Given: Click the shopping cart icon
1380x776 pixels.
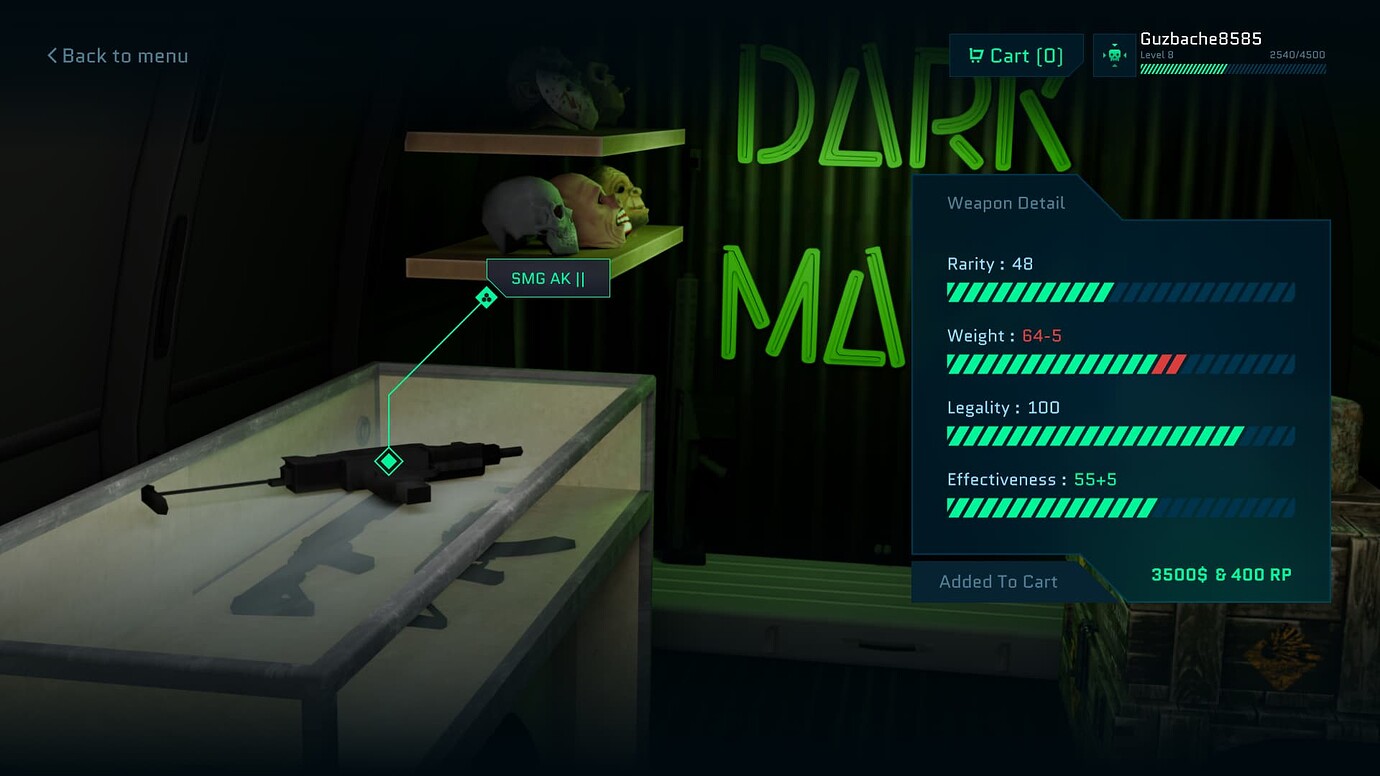Looking at the screenshot, I should (975, 55).
